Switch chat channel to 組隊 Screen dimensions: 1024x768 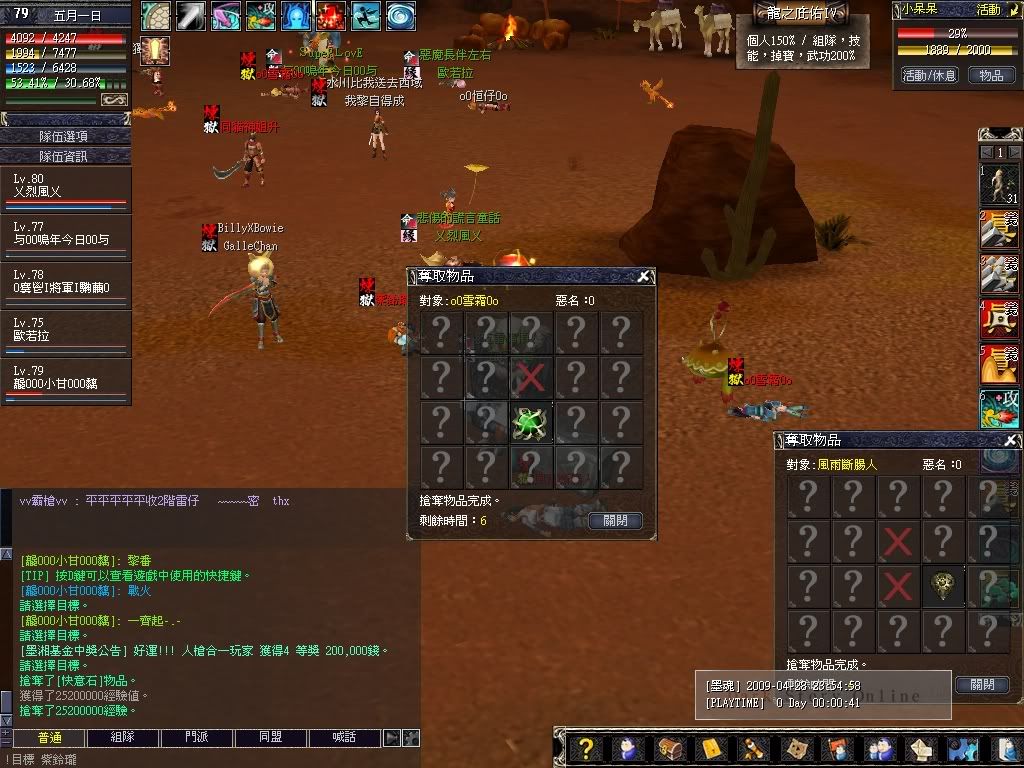click(123, 738)
